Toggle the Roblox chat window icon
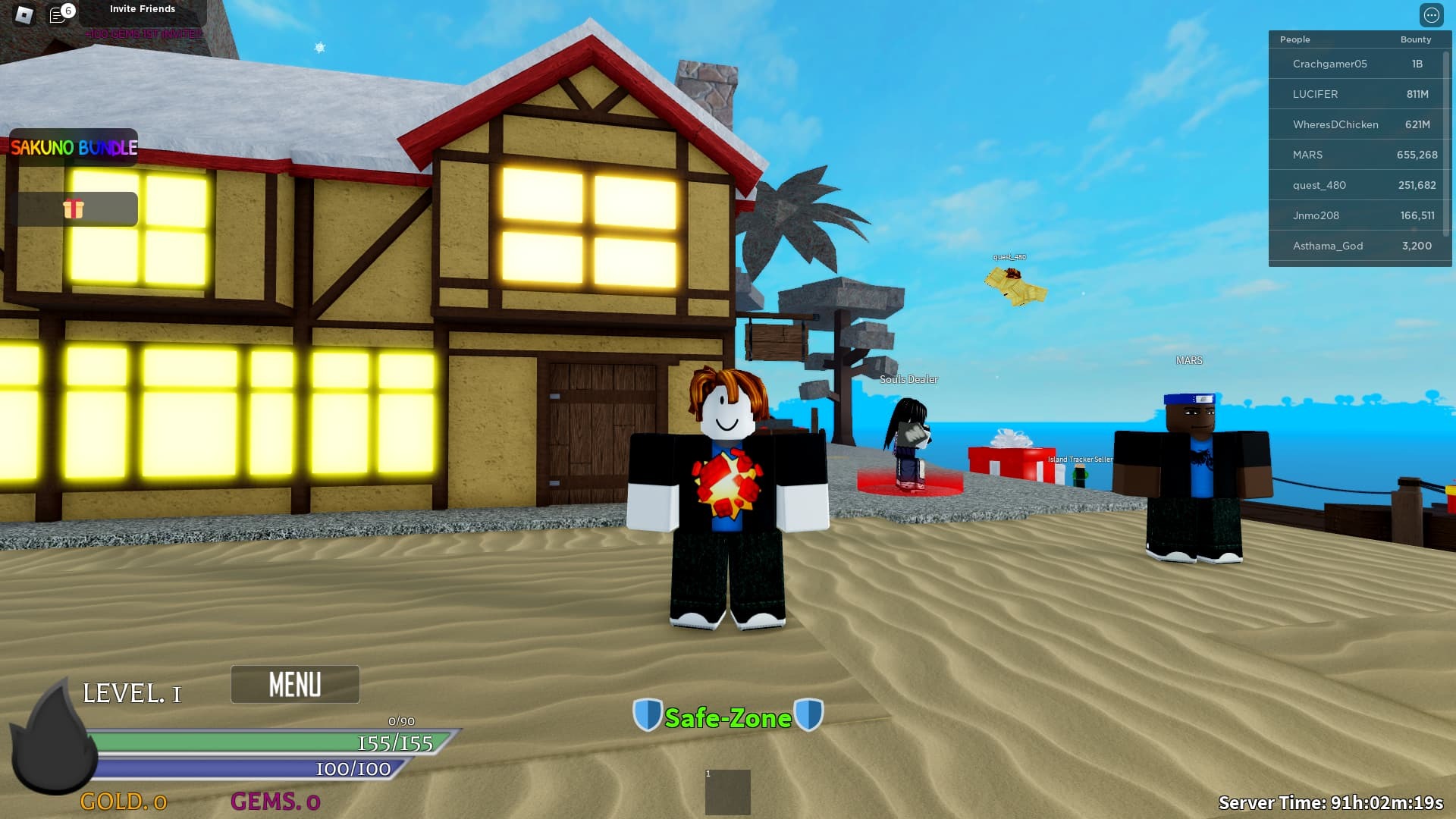 click(58, 14)
